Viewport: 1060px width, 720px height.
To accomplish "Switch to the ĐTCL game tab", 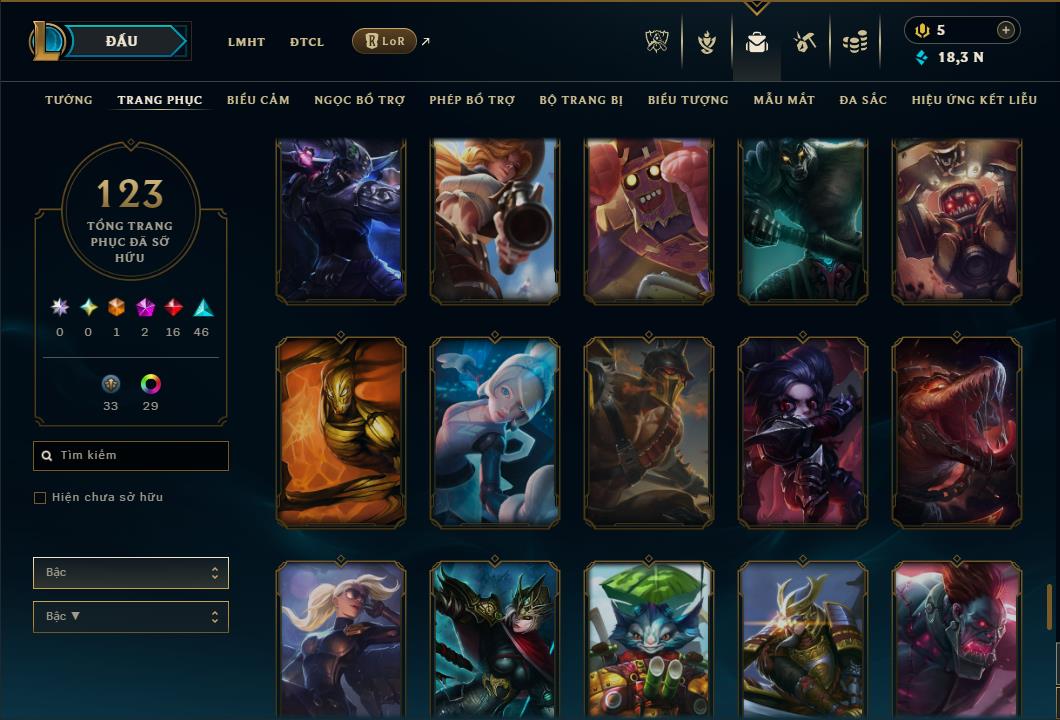I will pyautogui.click(x=307, y=42).
